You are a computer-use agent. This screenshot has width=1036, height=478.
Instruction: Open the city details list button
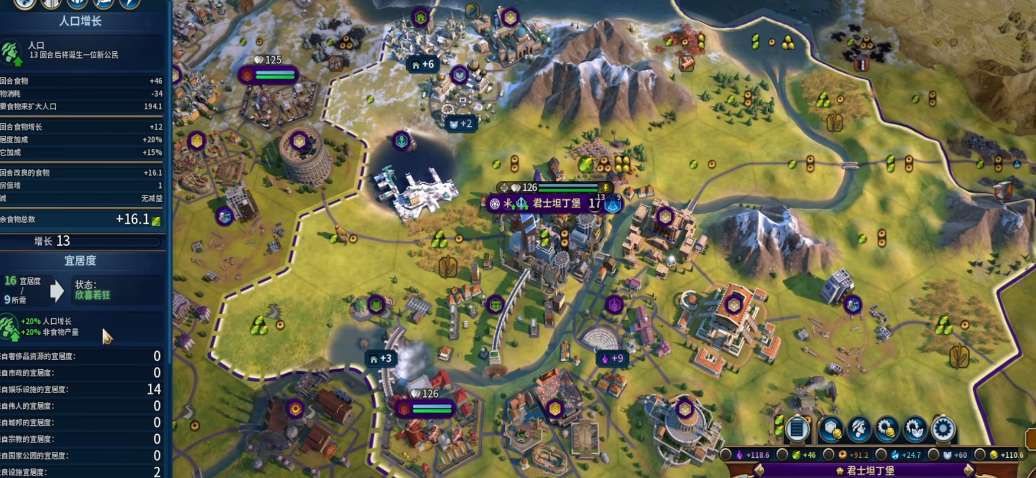[798, 429]
